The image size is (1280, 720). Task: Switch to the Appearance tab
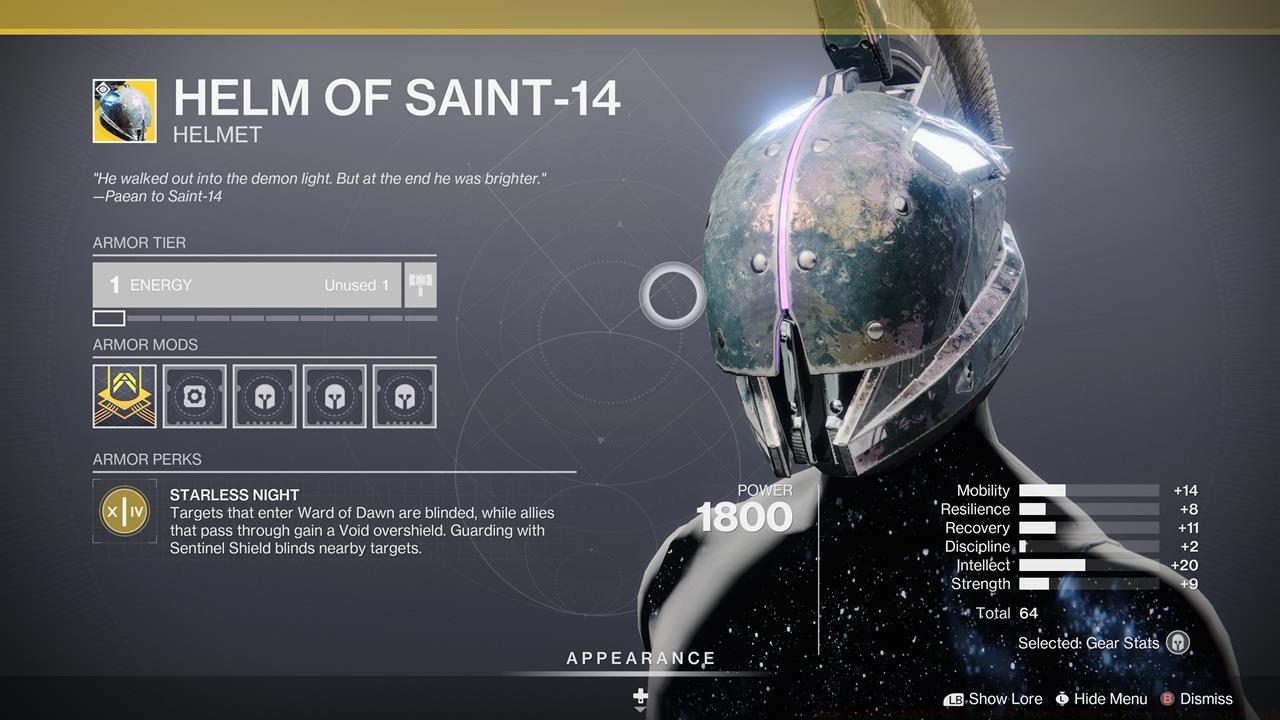pyautogui.click(x=640, y=658)
